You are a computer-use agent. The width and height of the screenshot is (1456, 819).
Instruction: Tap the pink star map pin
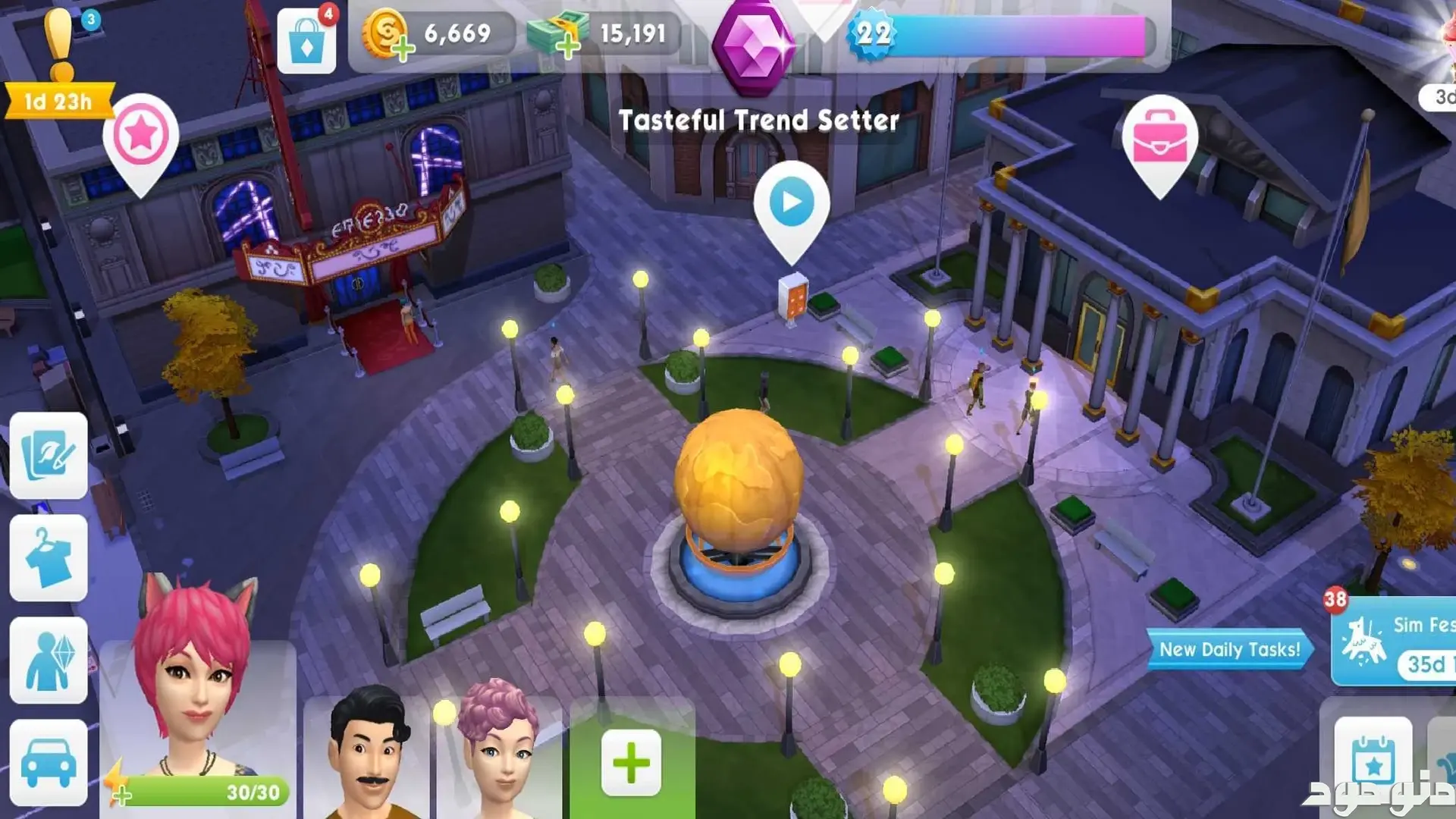(141, 136)
